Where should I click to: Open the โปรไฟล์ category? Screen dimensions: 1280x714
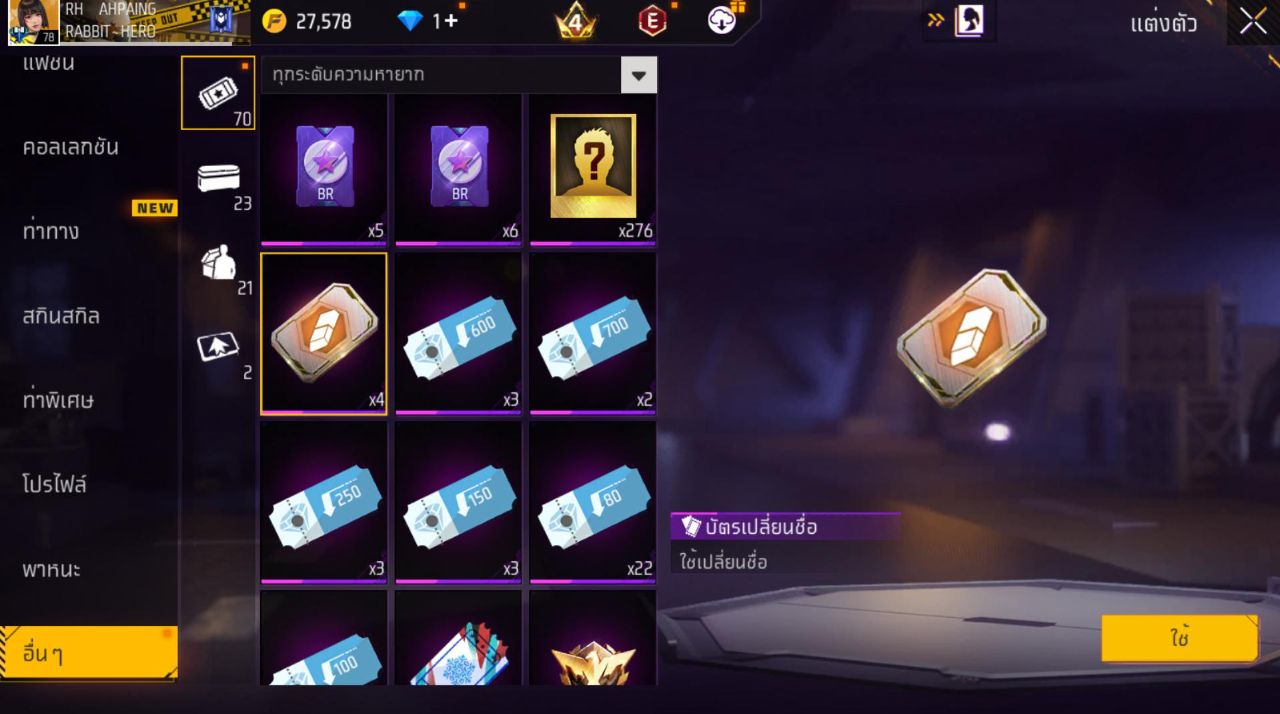55,485
